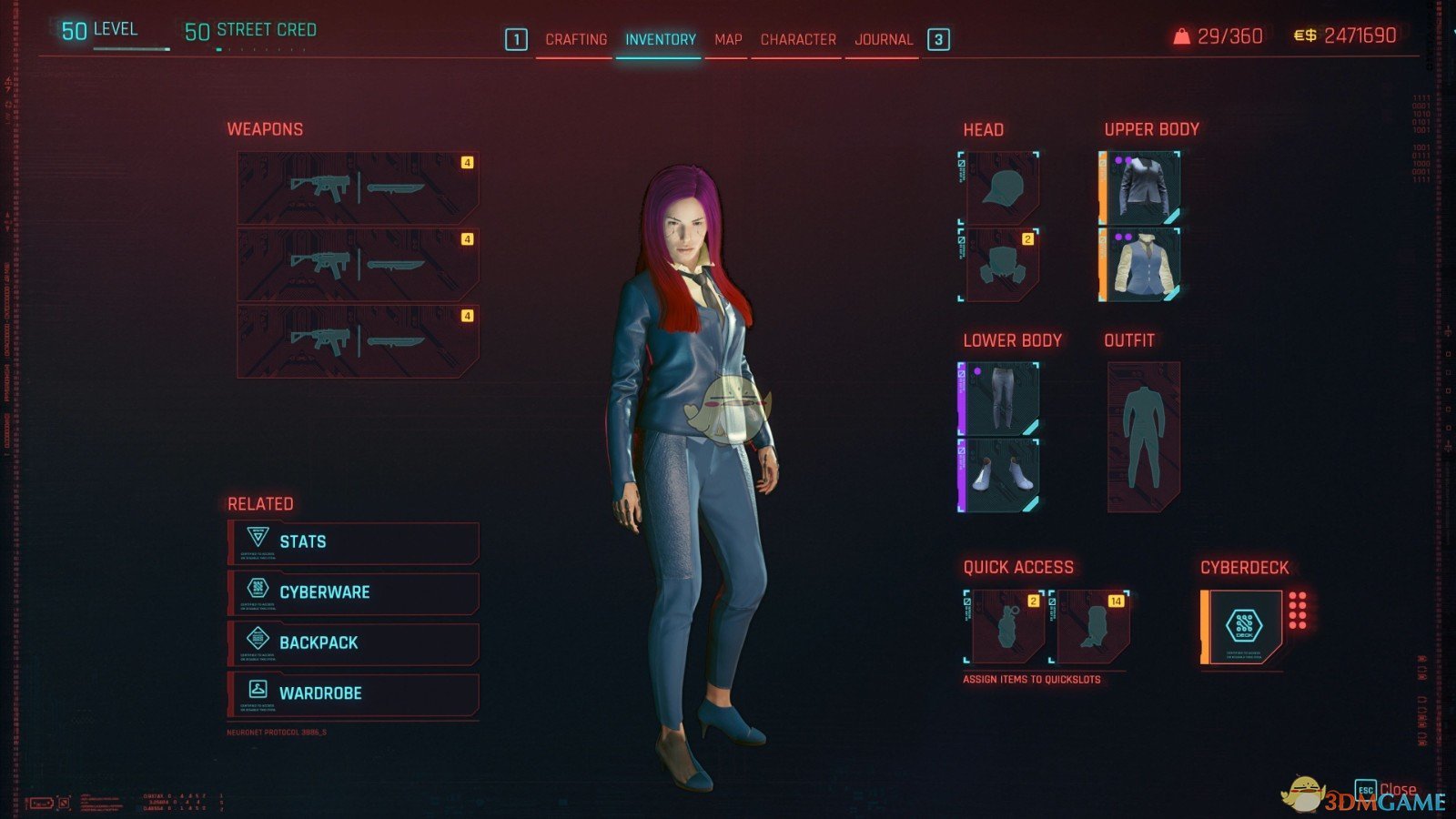Switch to the Character tab
This screenshot has width=1456, height=819.
click(x=796, y=39)
